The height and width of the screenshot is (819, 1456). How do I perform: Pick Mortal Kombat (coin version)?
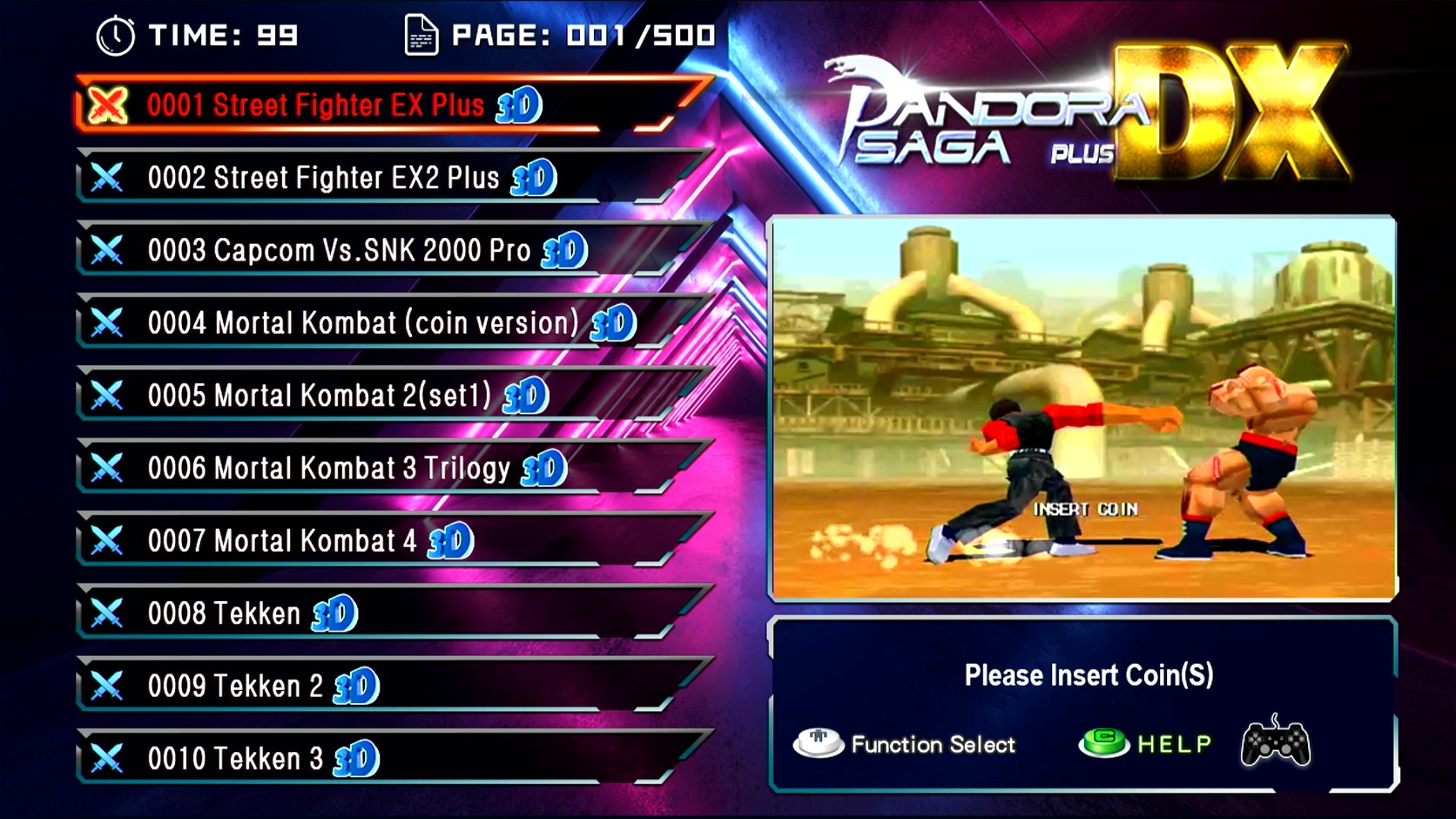click(363, 323)
